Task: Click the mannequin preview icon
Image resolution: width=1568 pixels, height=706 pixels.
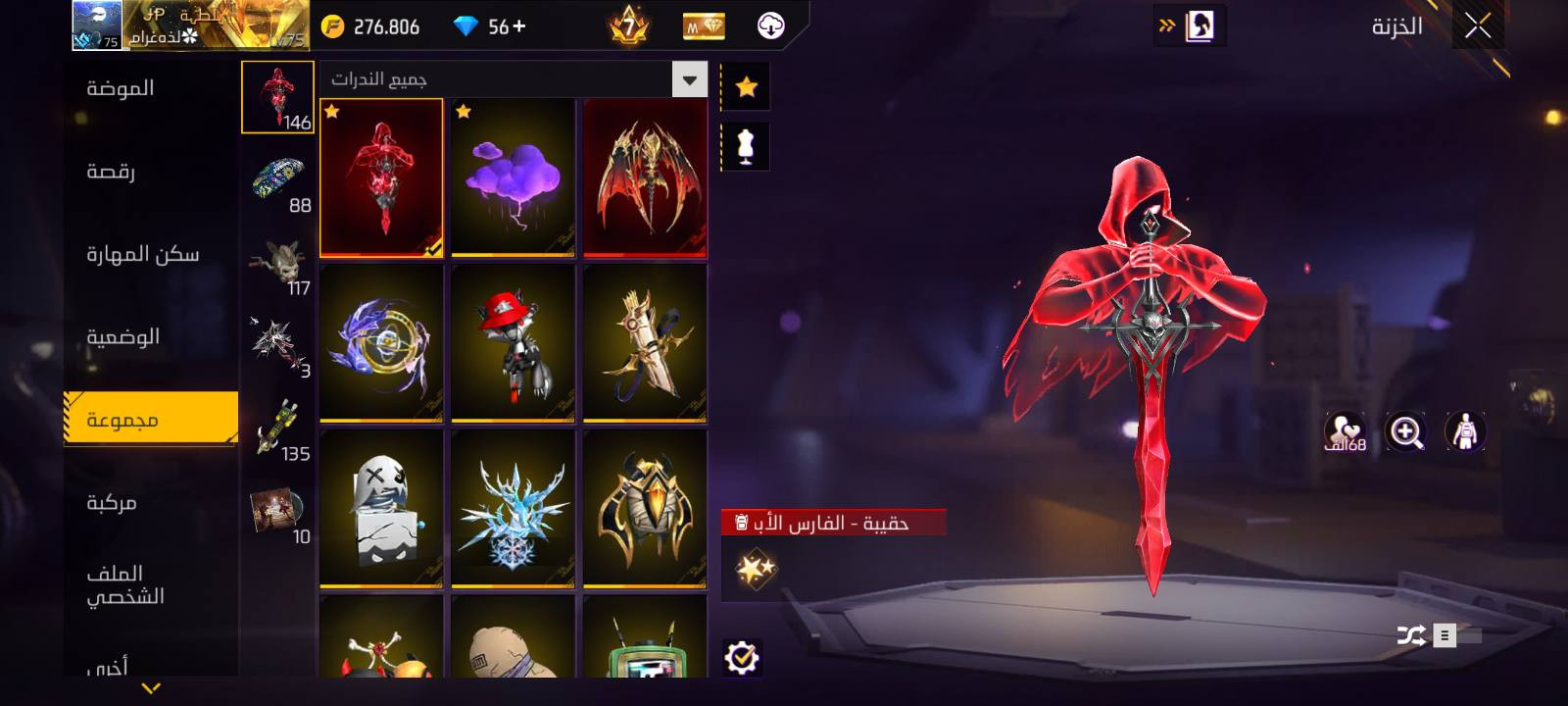Action: tap(746, 147)
